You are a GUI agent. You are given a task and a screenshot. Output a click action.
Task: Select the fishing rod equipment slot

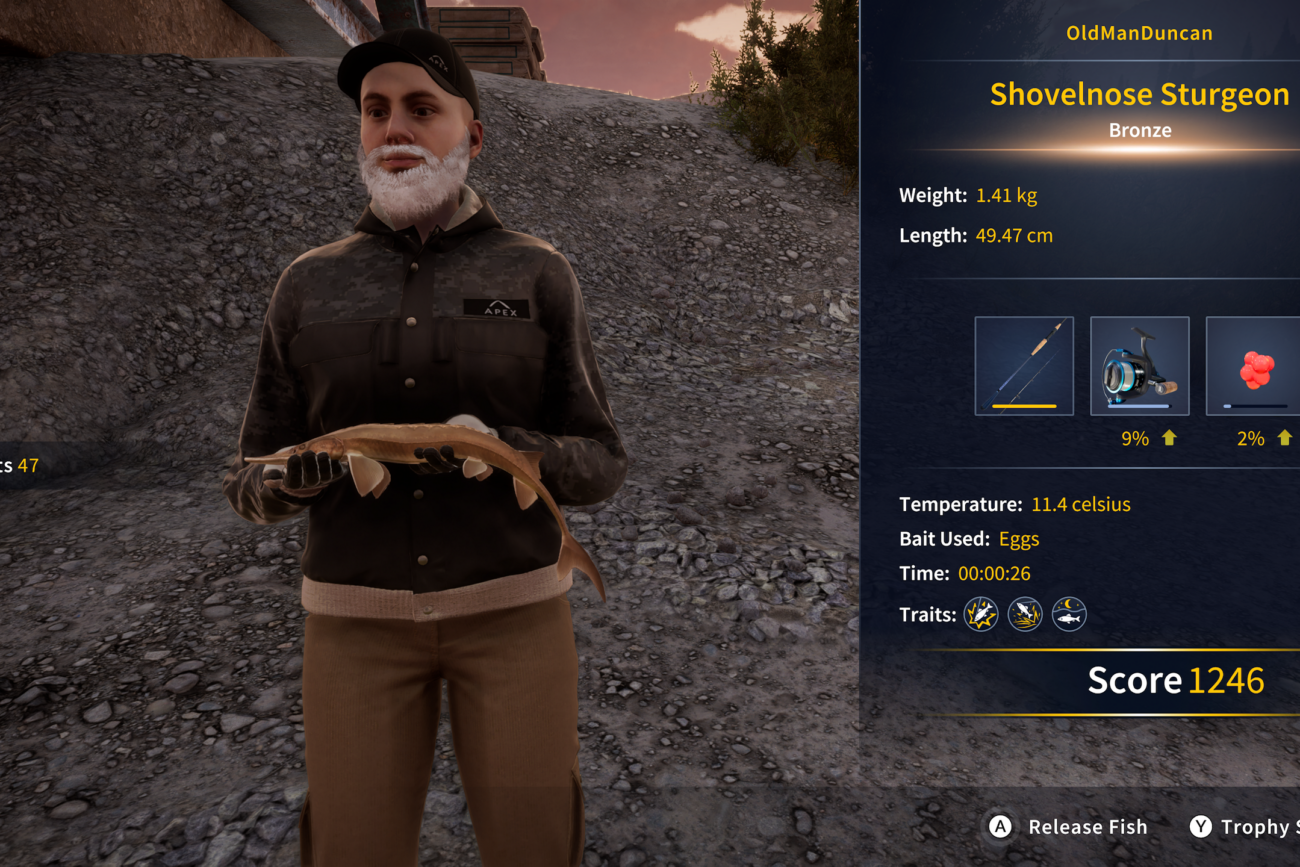1024,366
